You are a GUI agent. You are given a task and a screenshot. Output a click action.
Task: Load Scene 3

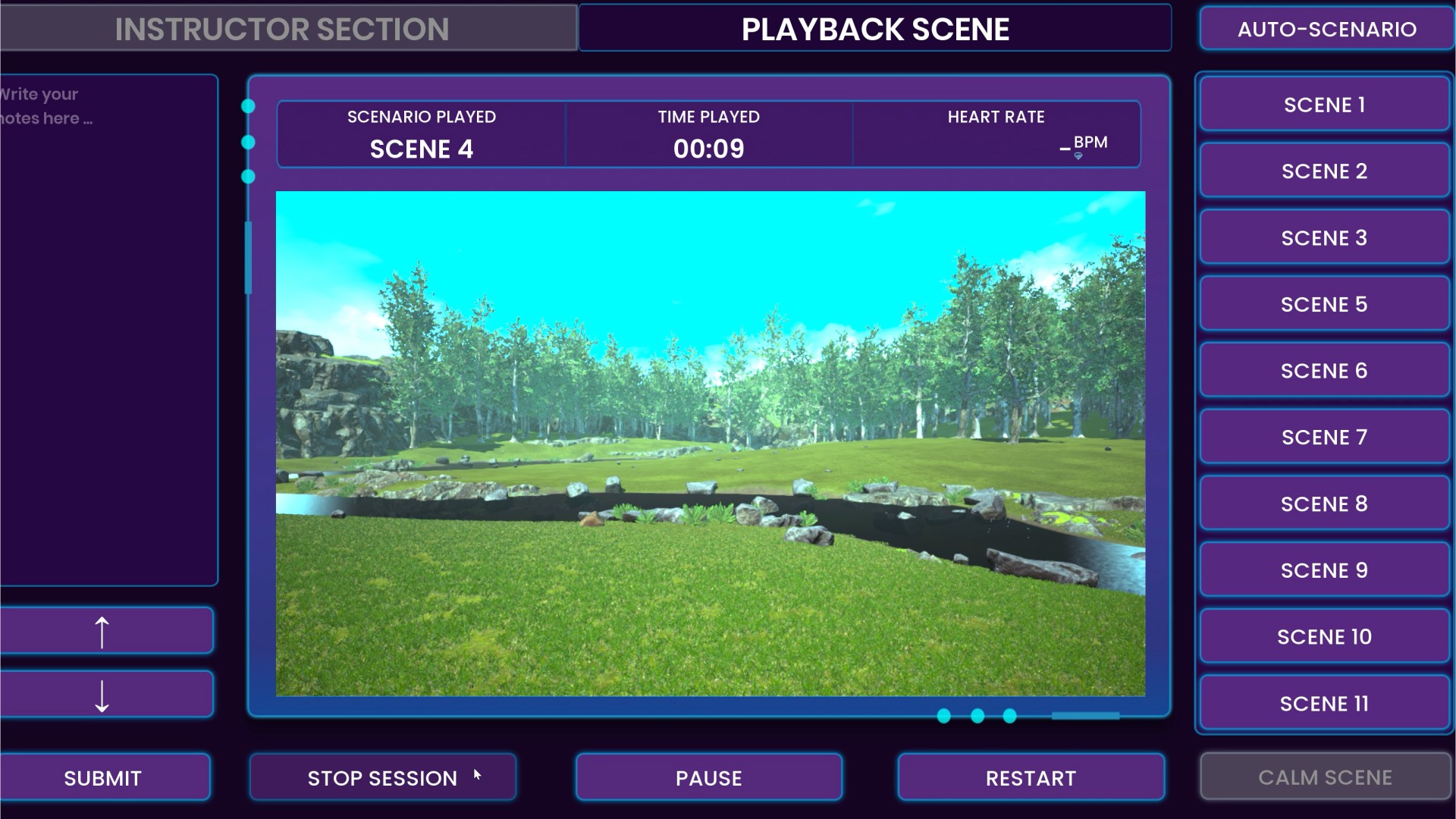1324,238
